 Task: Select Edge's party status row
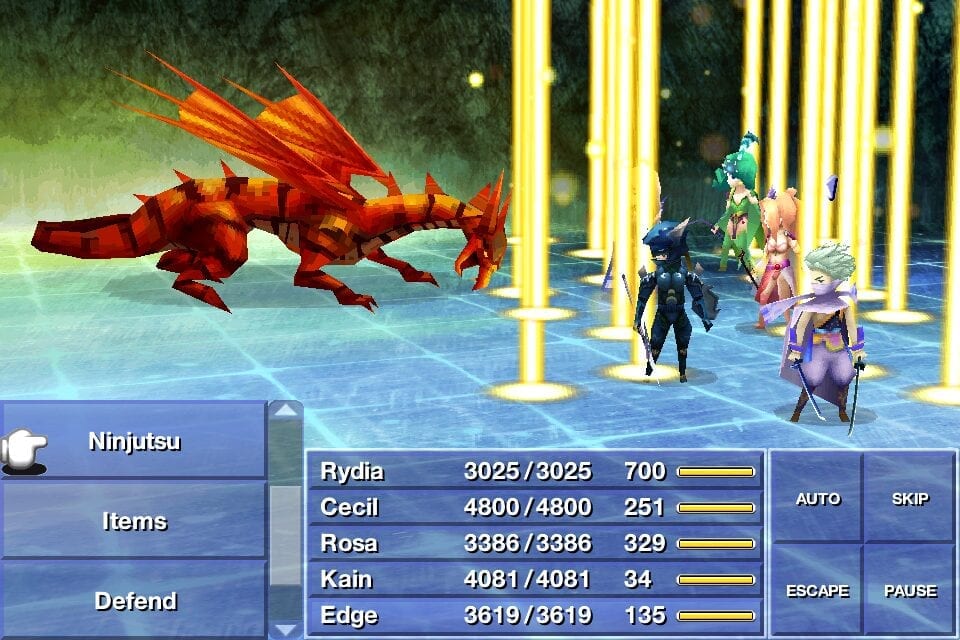(536, 615)
